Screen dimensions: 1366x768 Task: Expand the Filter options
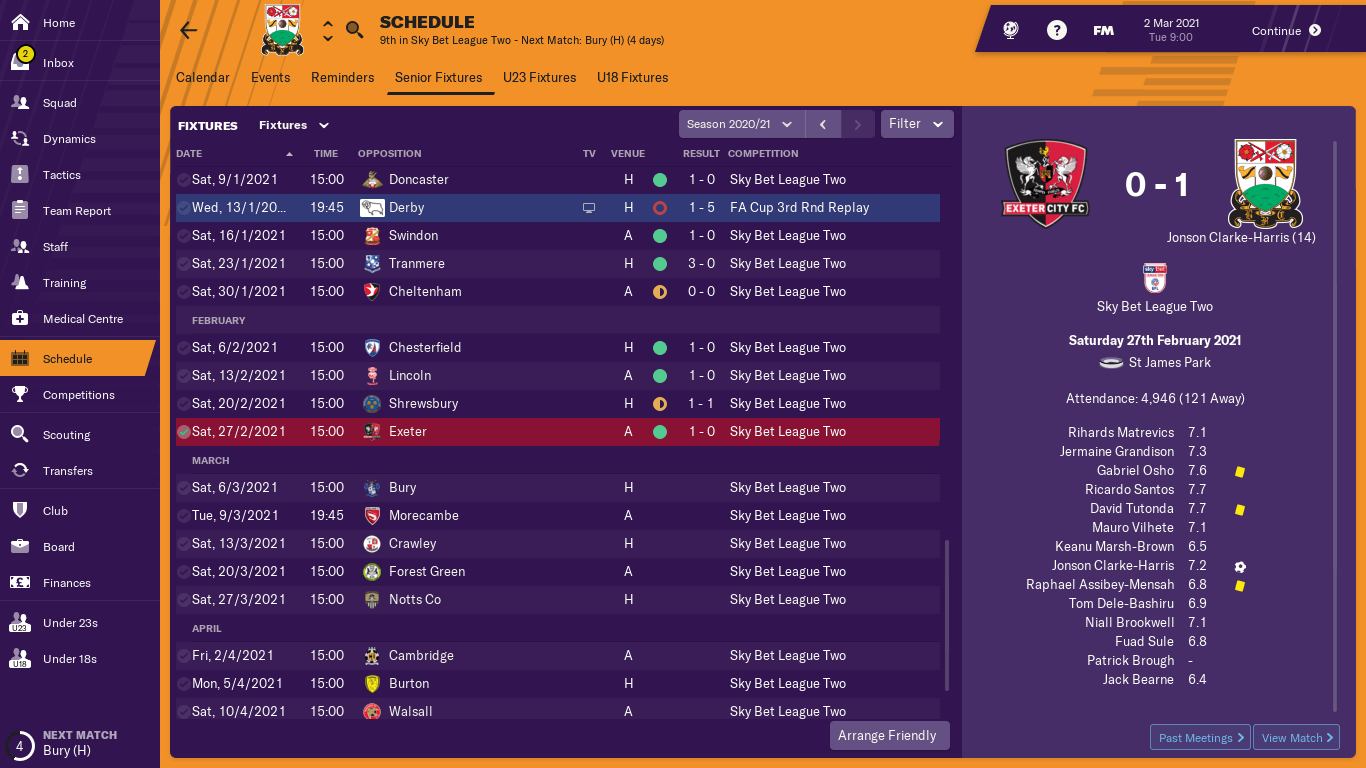[916, 124]
